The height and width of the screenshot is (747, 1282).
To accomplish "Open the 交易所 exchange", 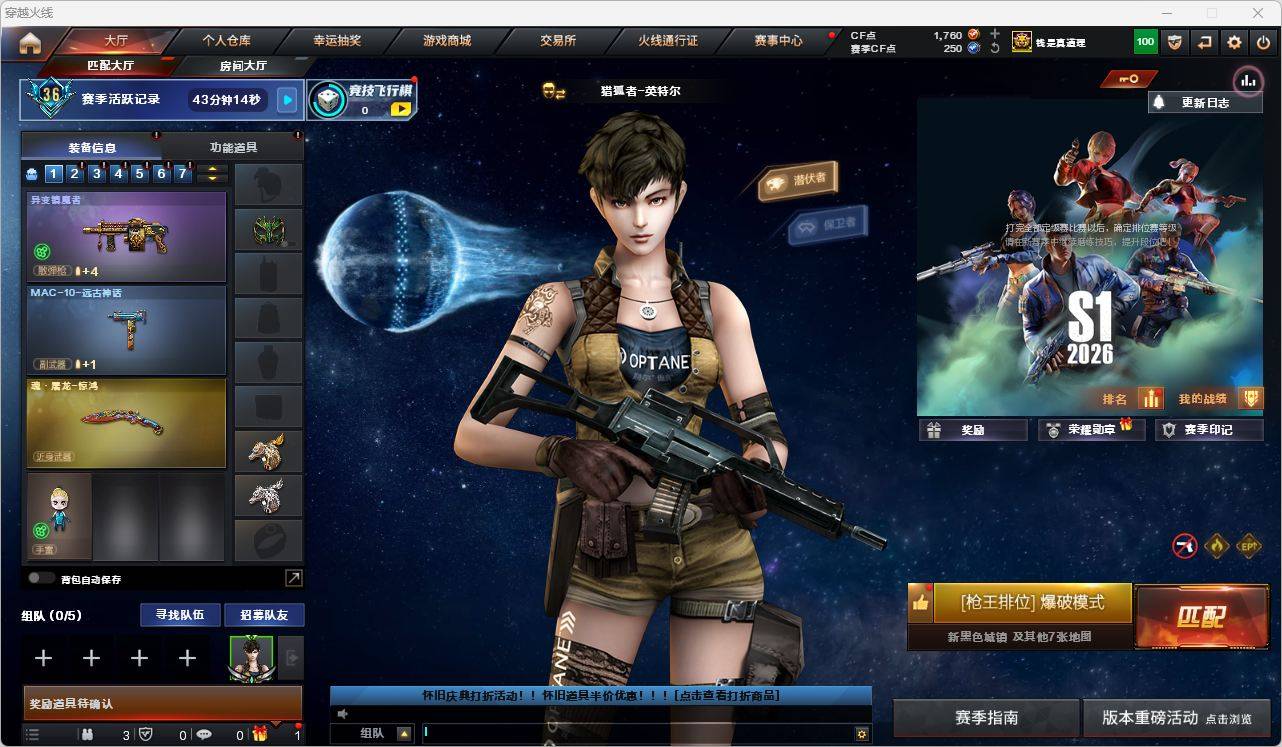I will (558, 41).
